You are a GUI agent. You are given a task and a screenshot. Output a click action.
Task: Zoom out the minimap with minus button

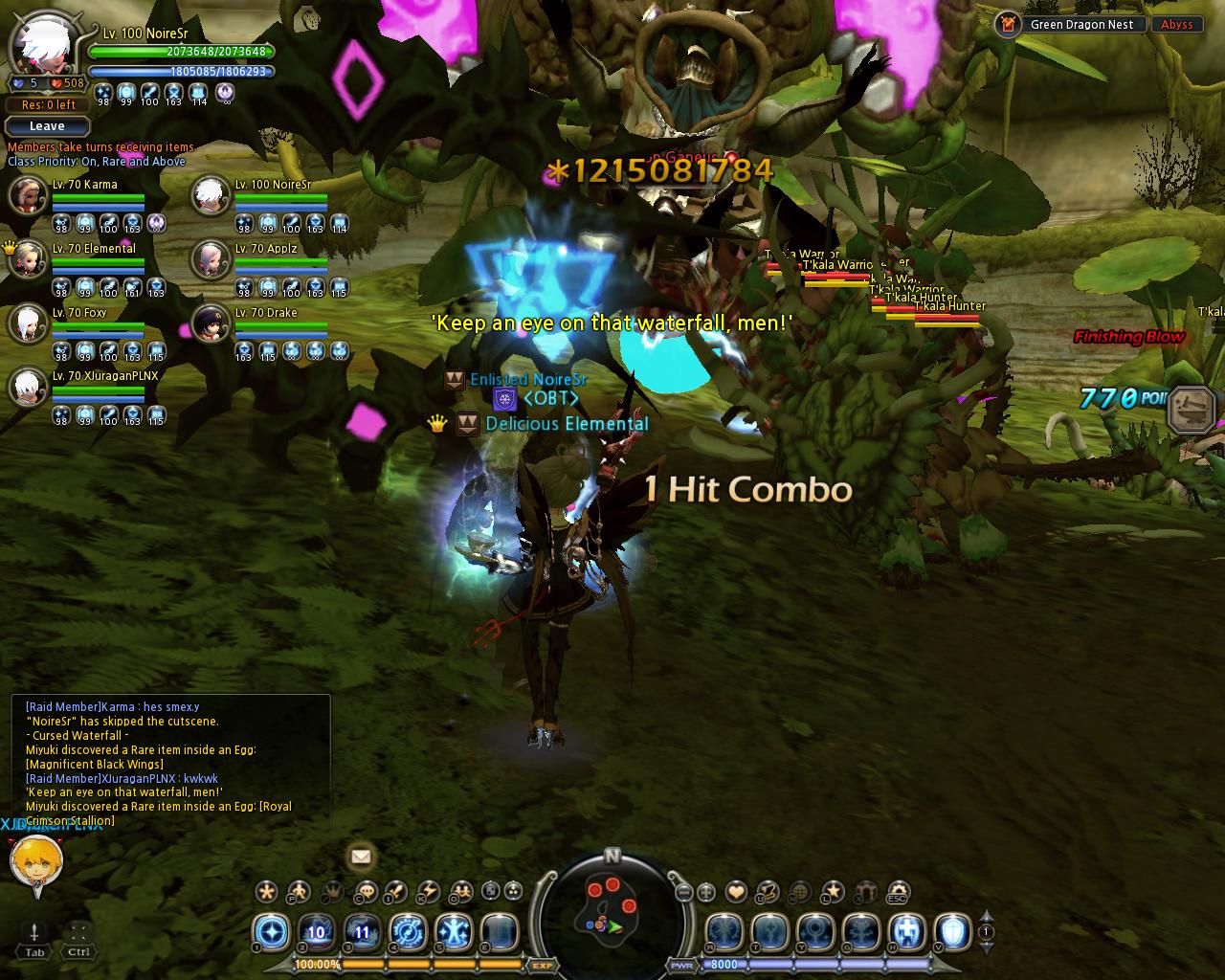(683, 893)
